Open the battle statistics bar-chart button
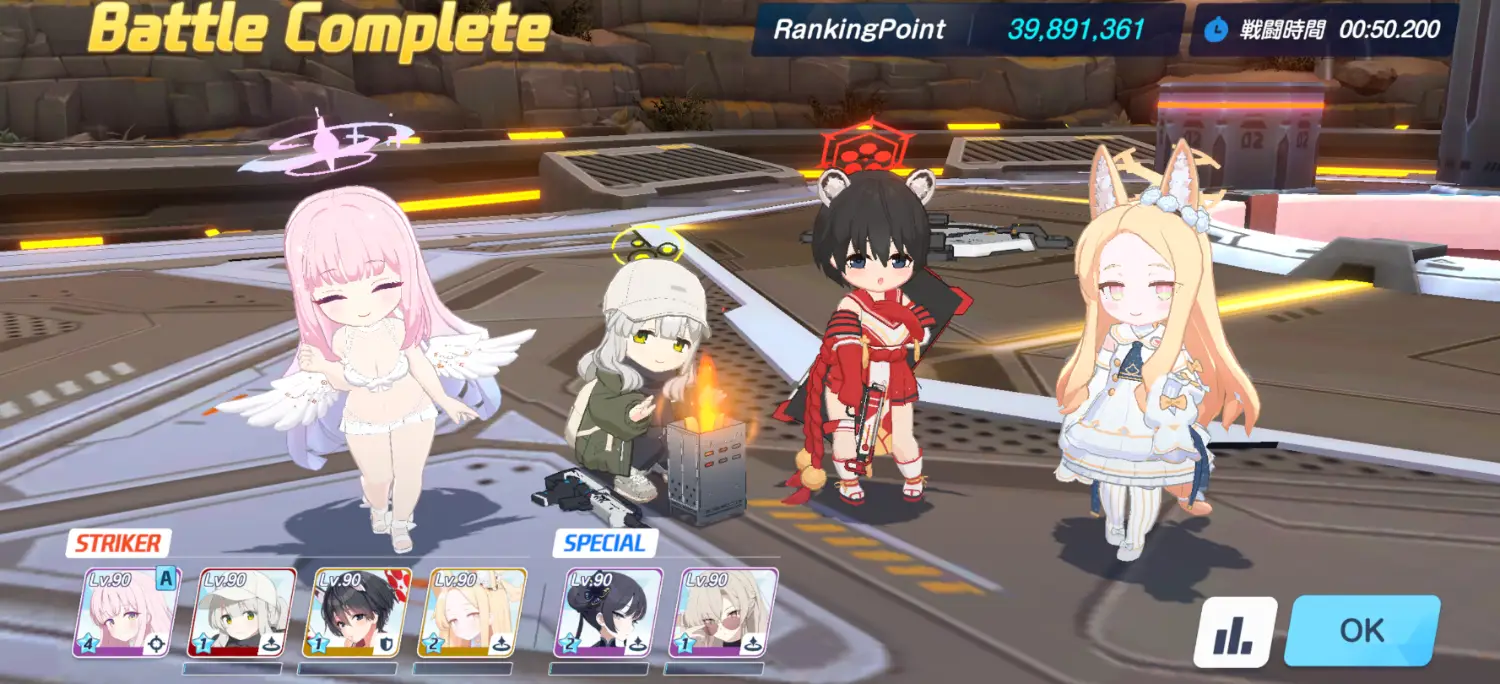Image resolution: width=1500 pixels, height=684 pixels. (x=1235, y=632)
